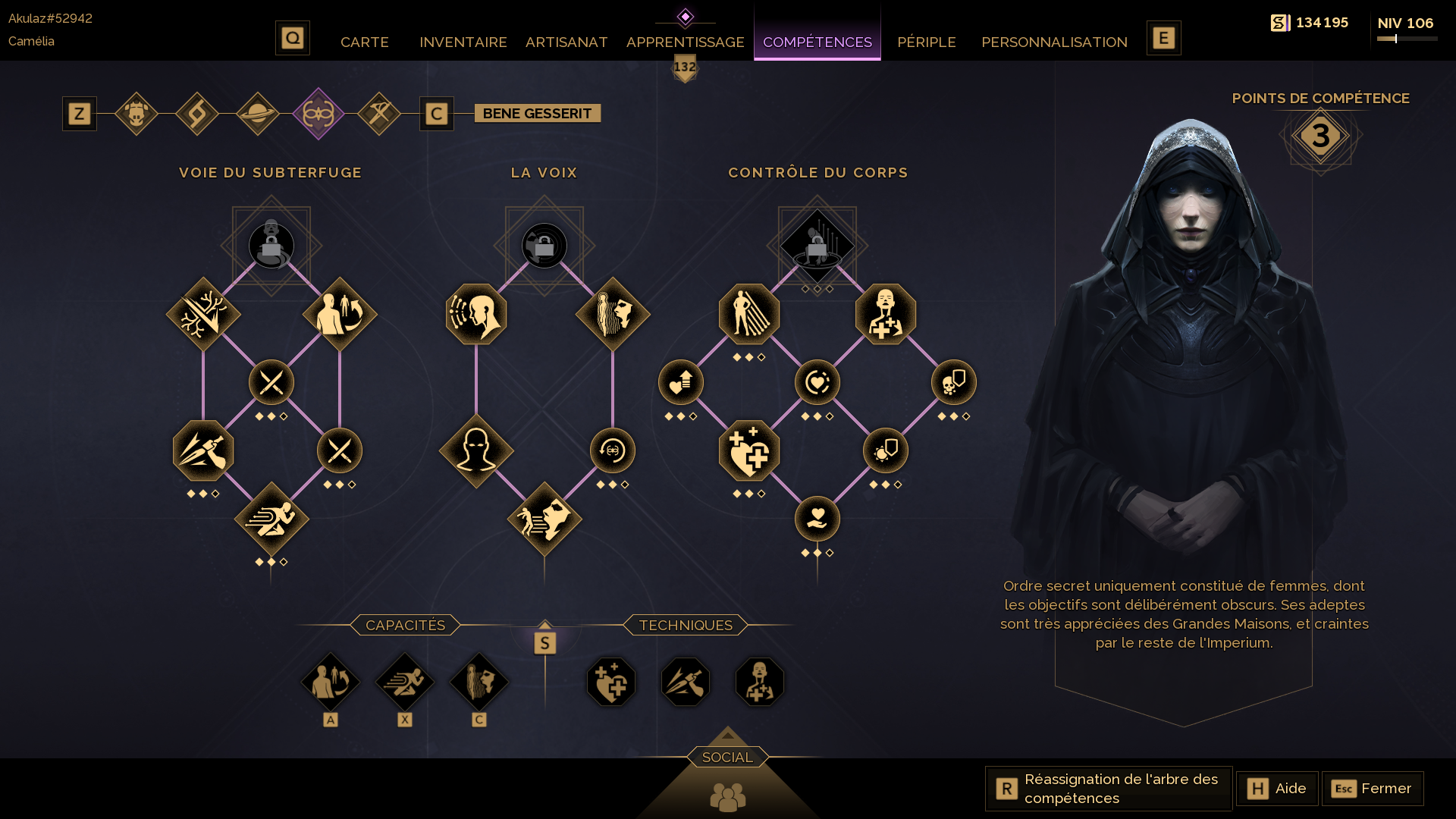
Task: Open the Carte tab
Action: (x=364, y=42)
